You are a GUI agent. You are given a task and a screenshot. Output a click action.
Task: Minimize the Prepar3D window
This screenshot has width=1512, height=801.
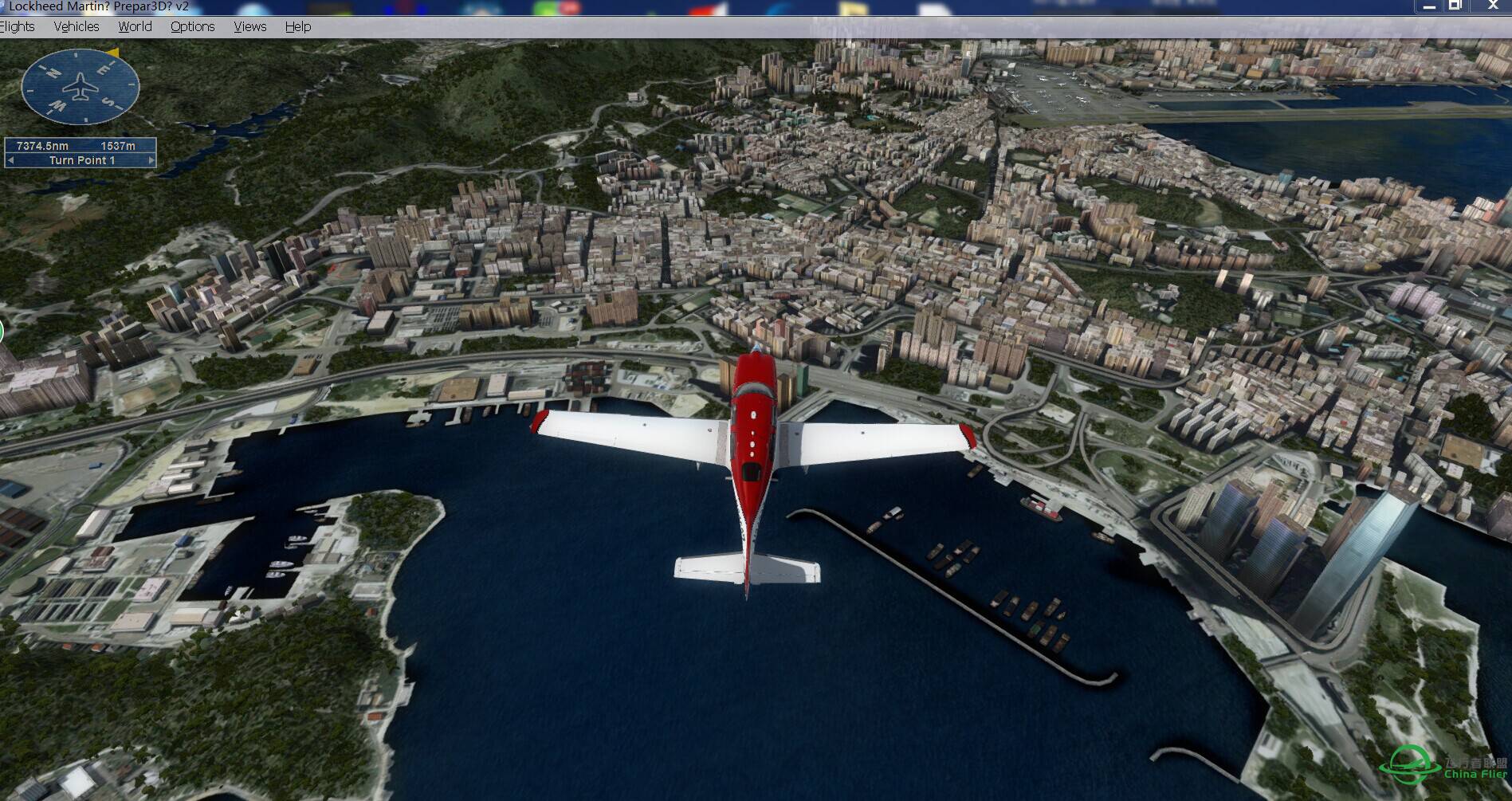[1429, 6]
